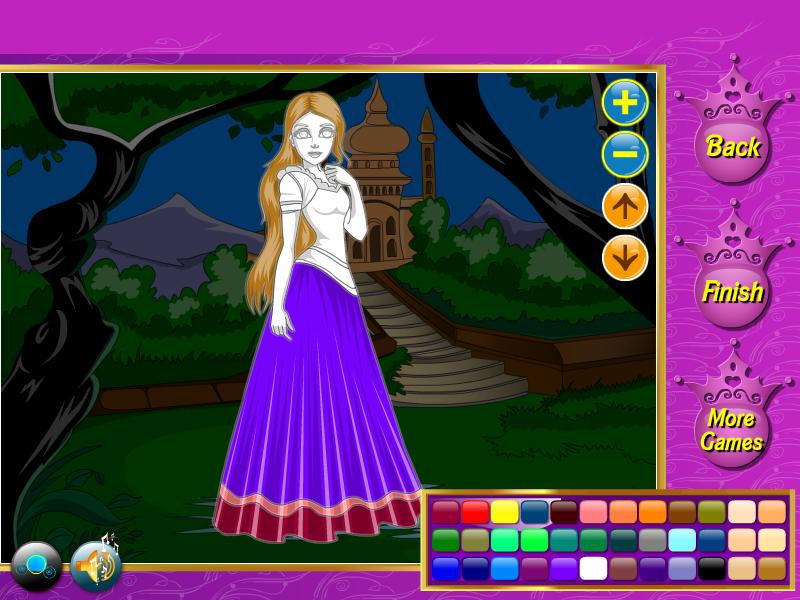
Task: Click the Finish crown button
Action: 733,291
